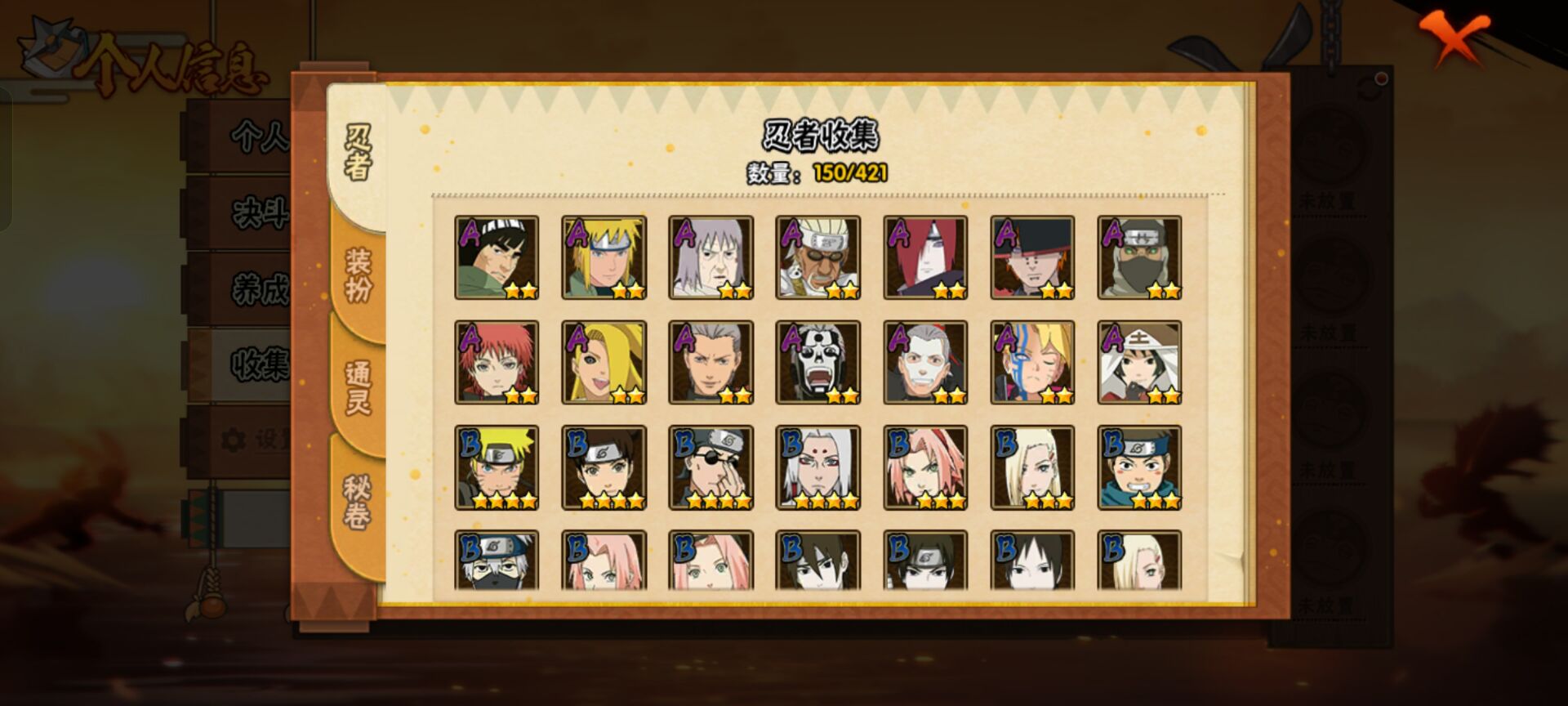Choose the skull-masked ninja portrait
This screenshot has height=706, width=1568.
(817, 362)
